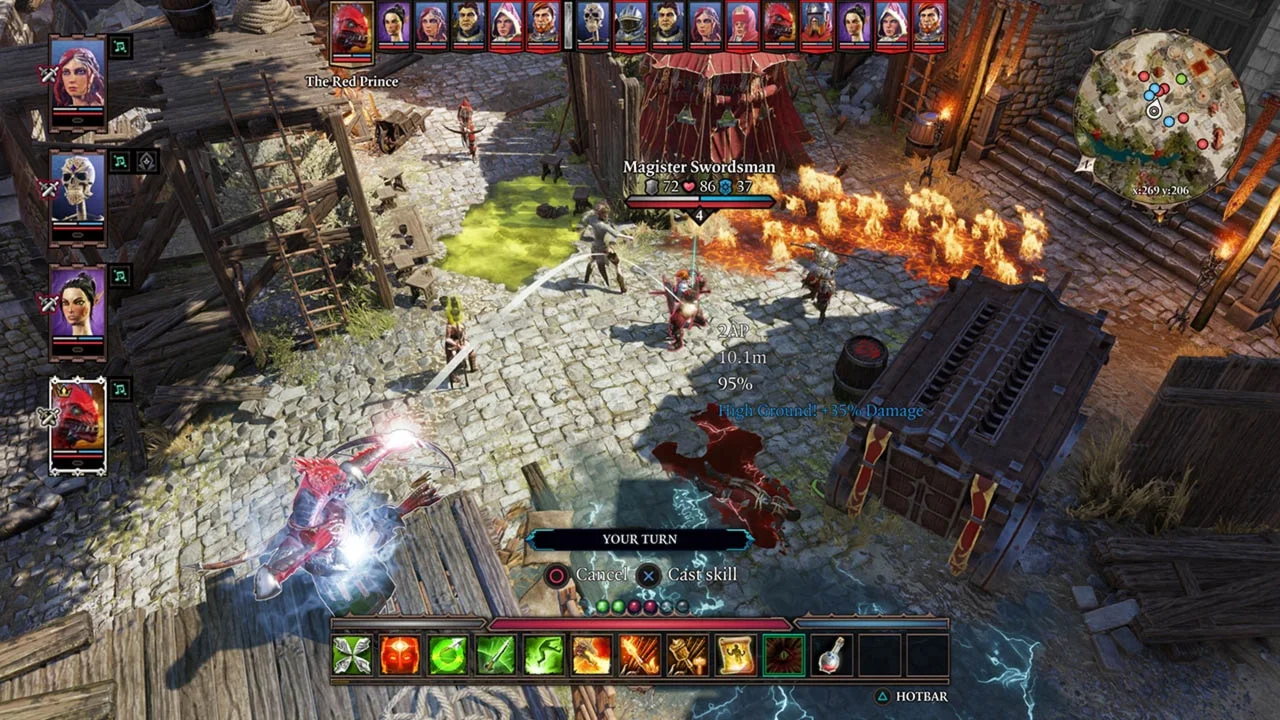The image size is (1280, 720).
Task: Select the potion flask hotbar slot
Action: (832, 655)
